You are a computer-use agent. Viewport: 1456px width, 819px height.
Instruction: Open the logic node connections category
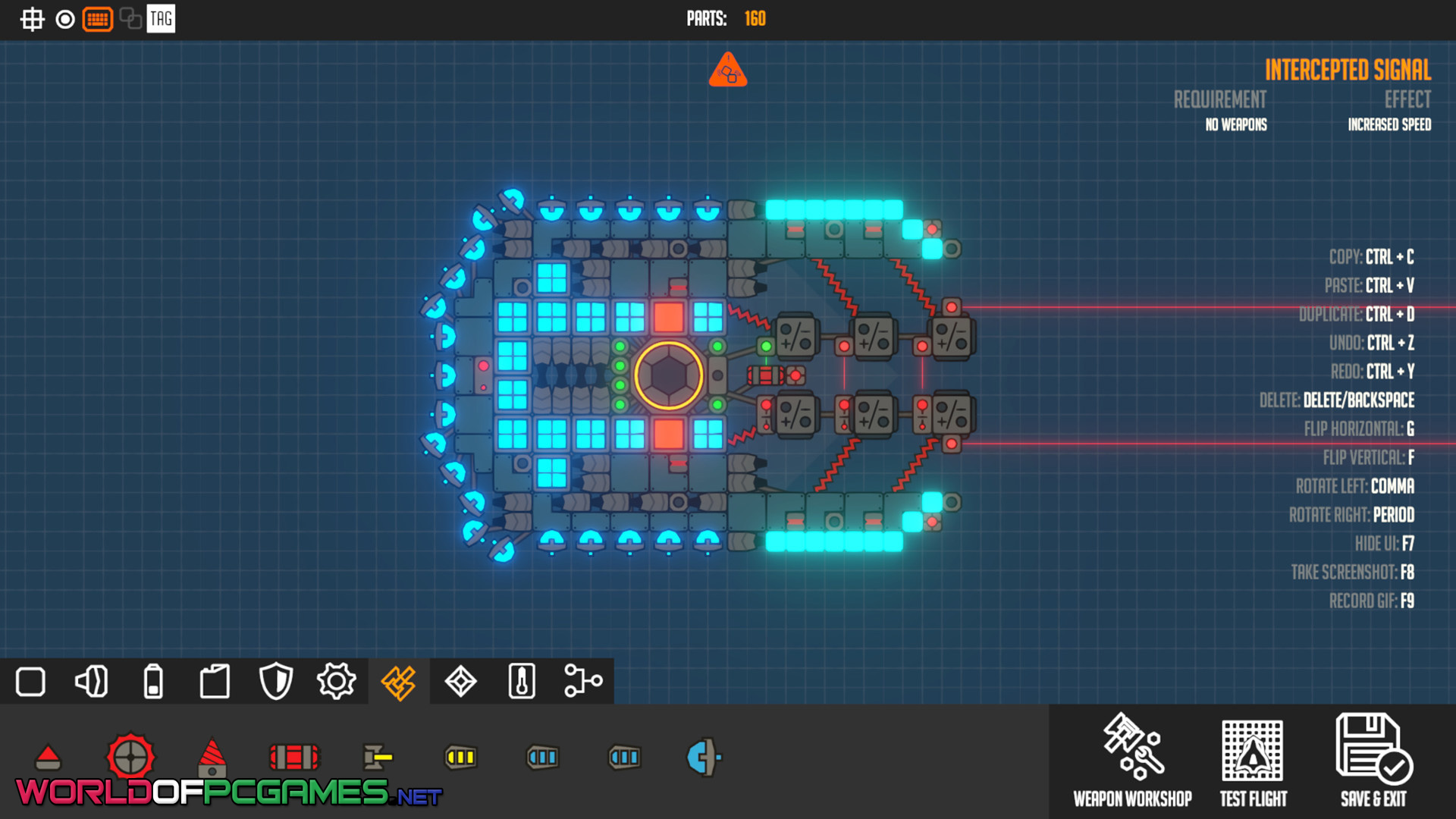[583, 681]
